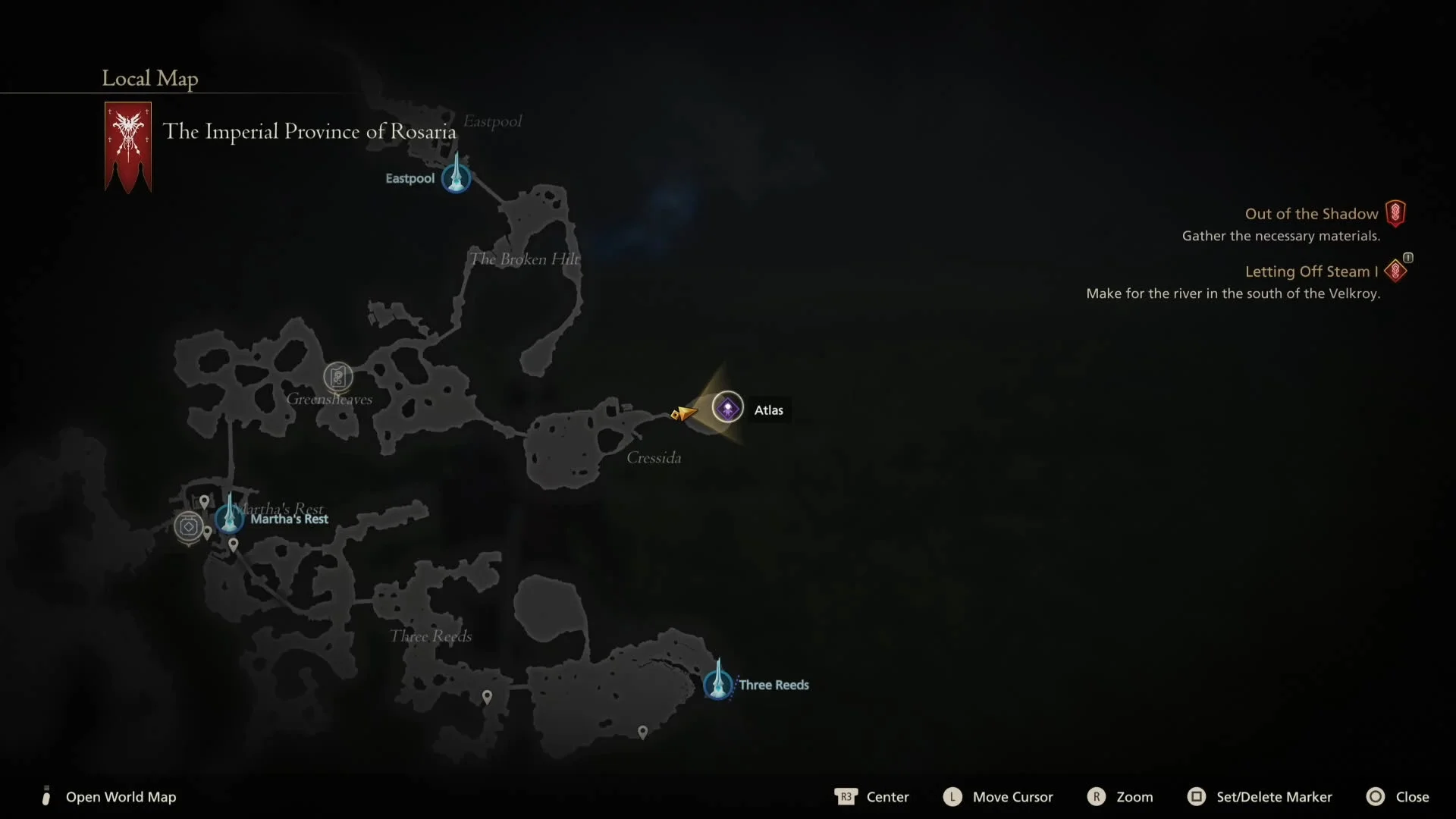1456x819 pixels.
Task: Select the Atlas notorious mark icon
Action: tap(727, 407)
